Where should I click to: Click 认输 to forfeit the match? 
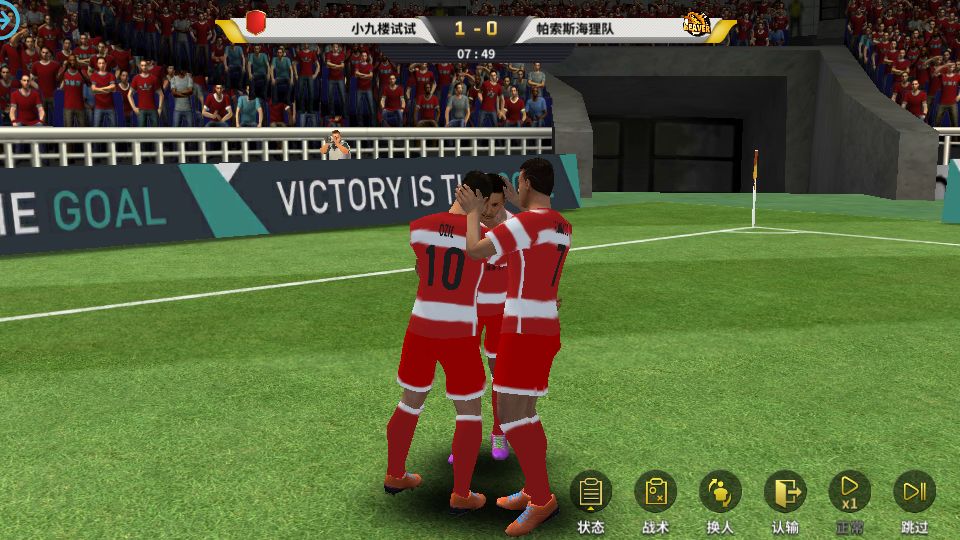point(785,492)
